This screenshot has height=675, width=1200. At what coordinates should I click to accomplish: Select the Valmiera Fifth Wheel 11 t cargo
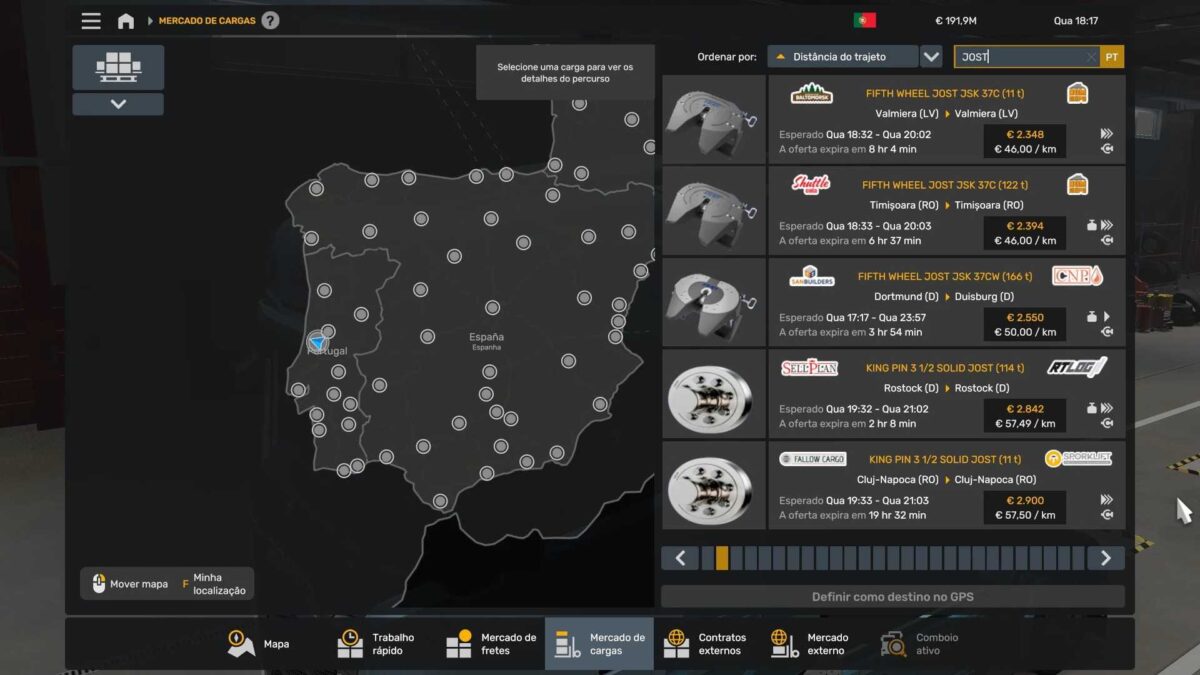pyautogui.click(x=945, y=120)
